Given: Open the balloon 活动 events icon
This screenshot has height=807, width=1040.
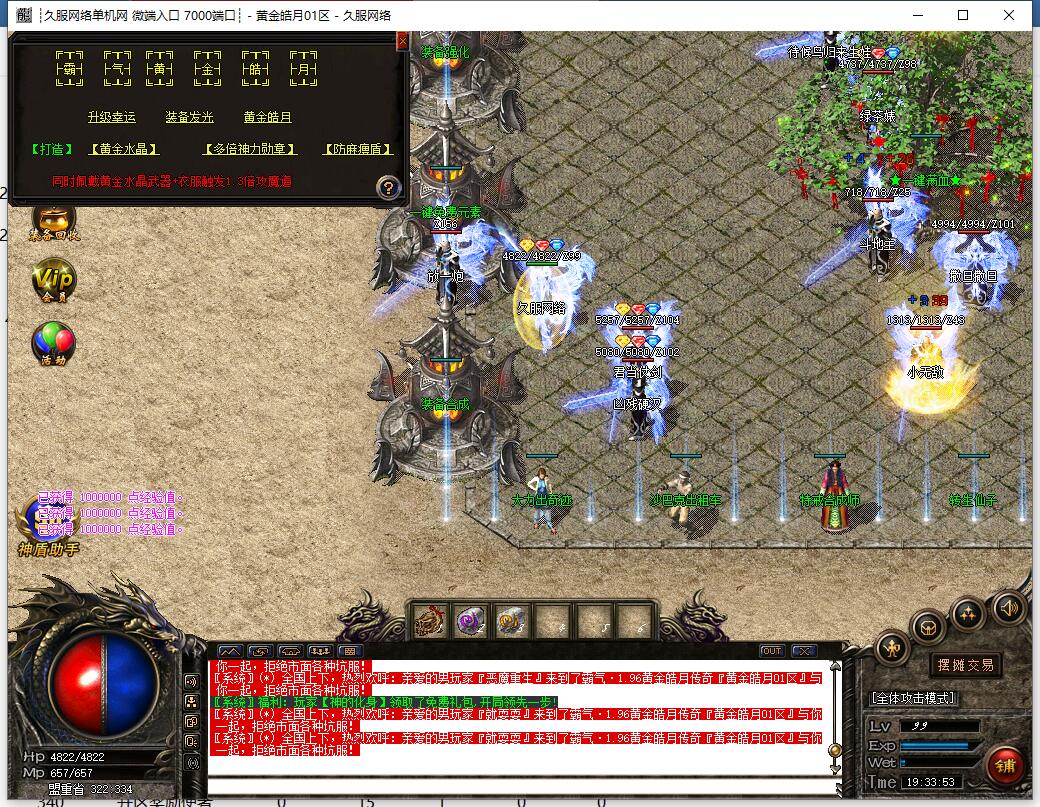Looking at the screenshot, I should tap(53, 343).
